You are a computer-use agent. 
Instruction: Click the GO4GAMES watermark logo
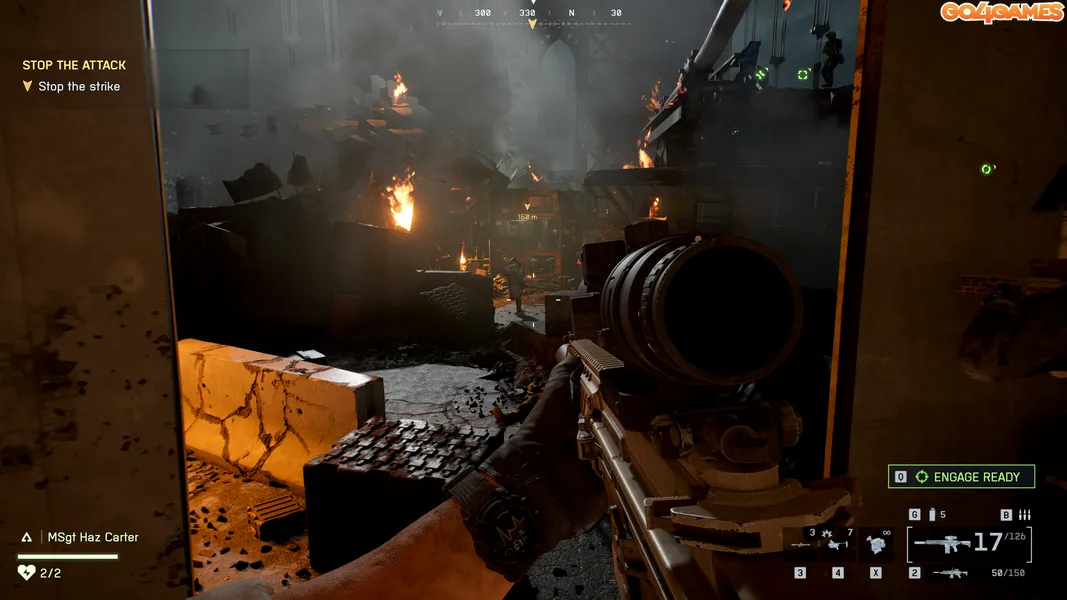pyautogui.click(x=1000, y=12)
